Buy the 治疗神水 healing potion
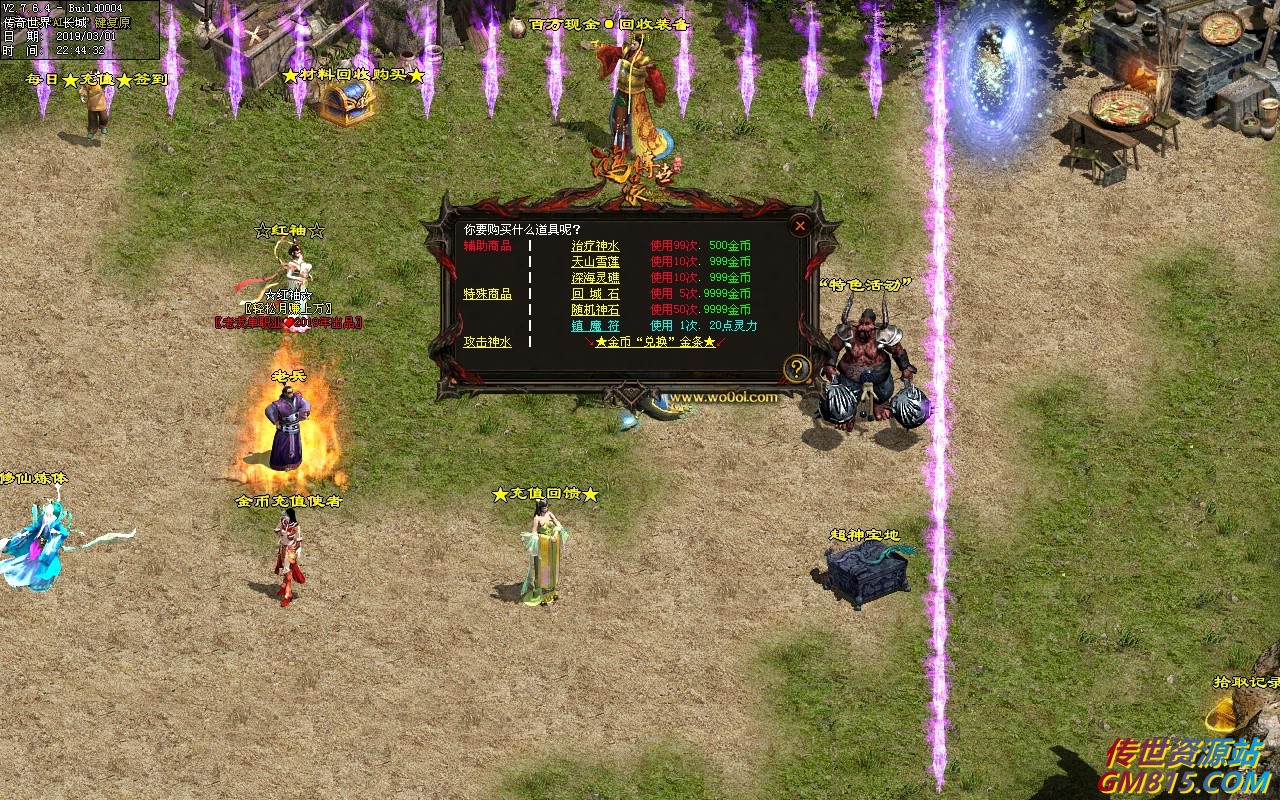Screen dimensions: 1280x800 [x=595, y=246]
